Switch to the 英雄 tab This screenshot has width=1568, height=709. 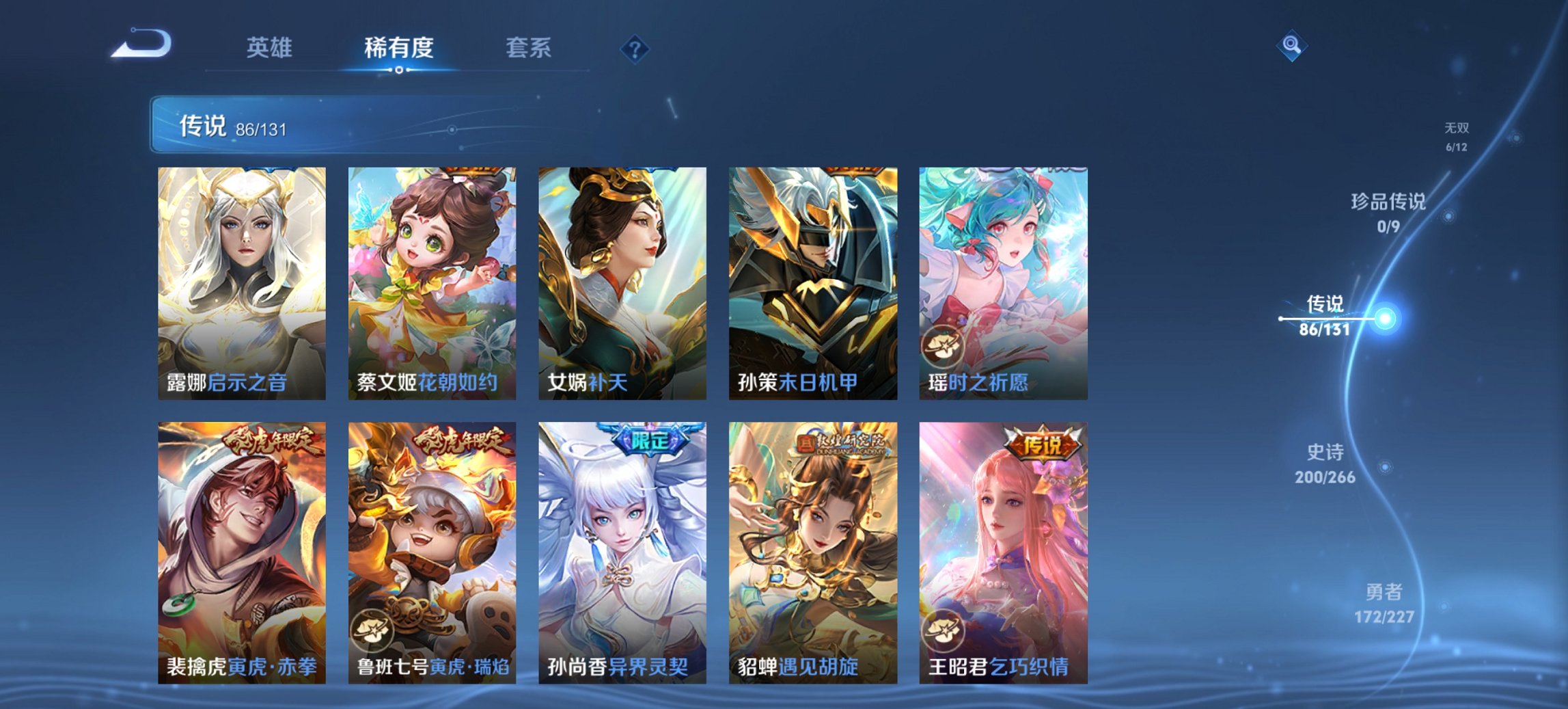271,49
